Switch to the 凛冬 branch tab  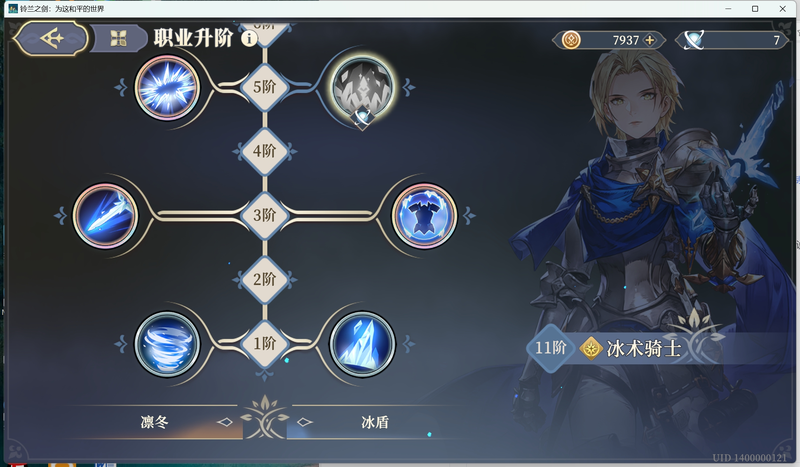[154, 422]
